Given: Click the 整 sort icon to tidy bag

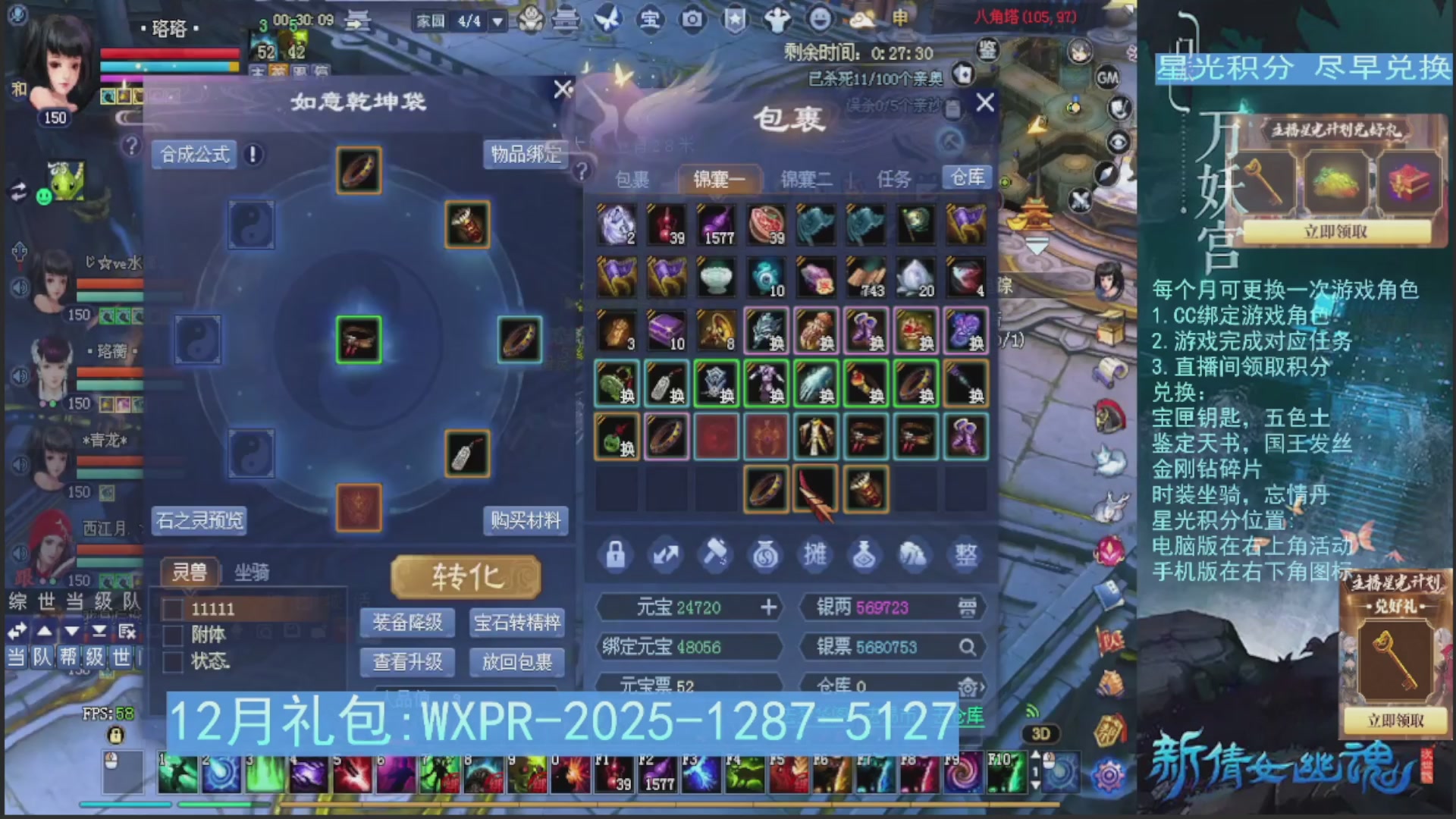Looking at the screenshot, I should tap(965, 554).
